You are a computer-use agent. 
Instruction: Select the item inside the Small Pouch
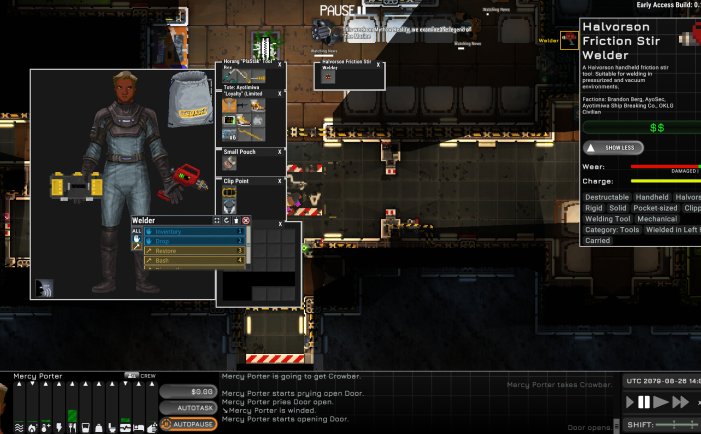[230, 162]
